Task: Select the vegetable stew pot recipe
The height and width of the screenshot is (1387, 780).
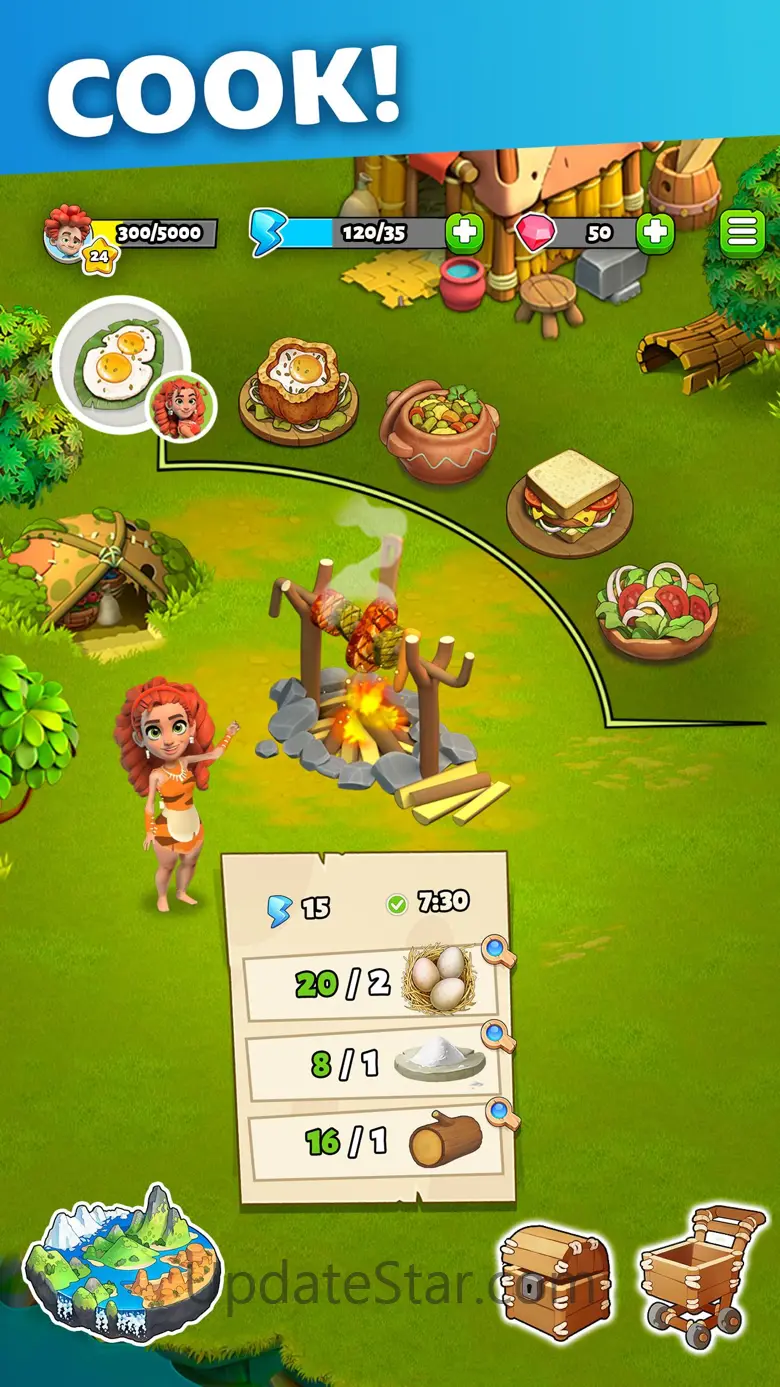Action: 439,430
